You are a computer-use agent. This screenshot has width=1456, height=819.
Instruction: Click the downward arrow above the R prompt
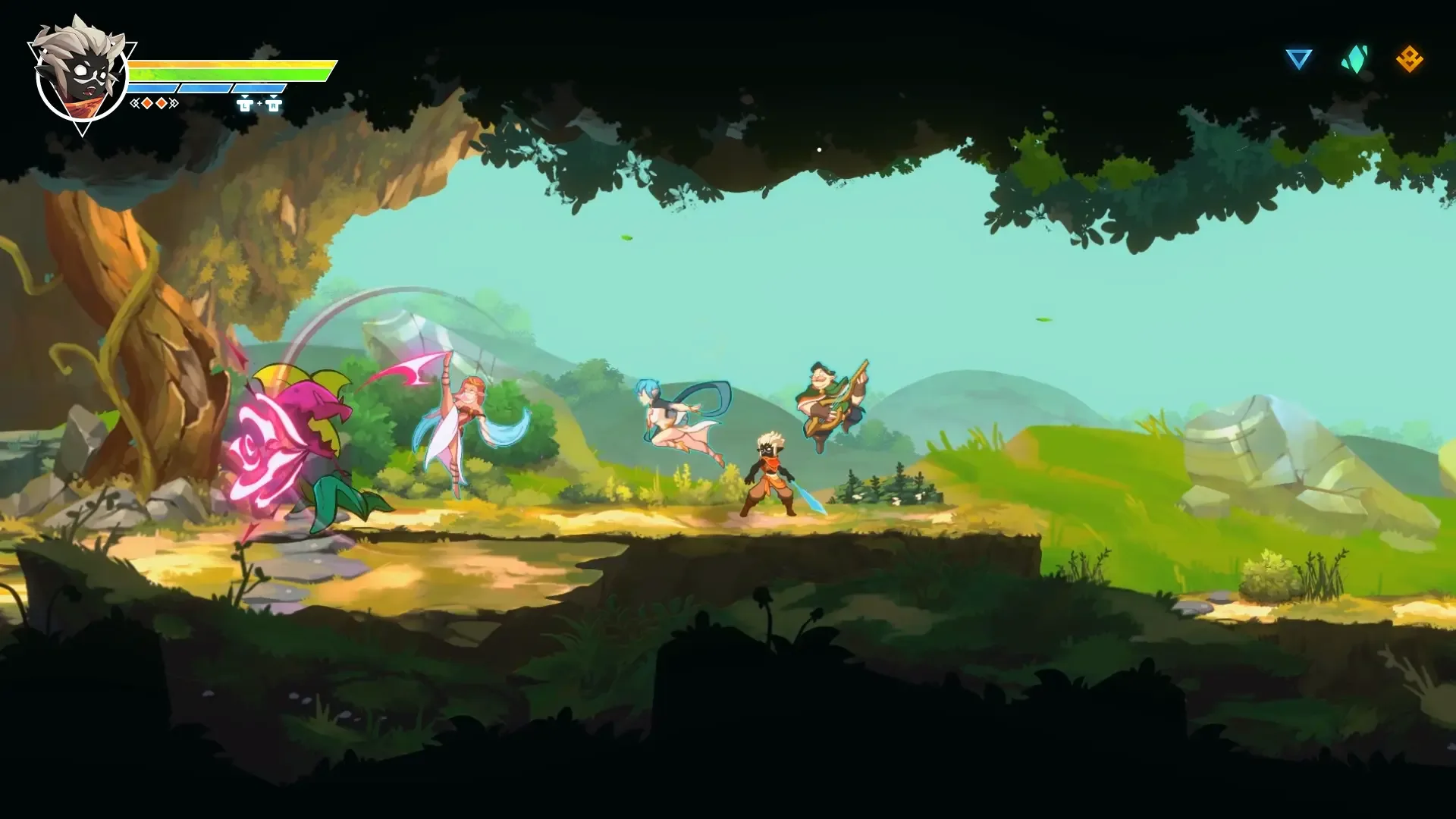(x=274, y=96)
